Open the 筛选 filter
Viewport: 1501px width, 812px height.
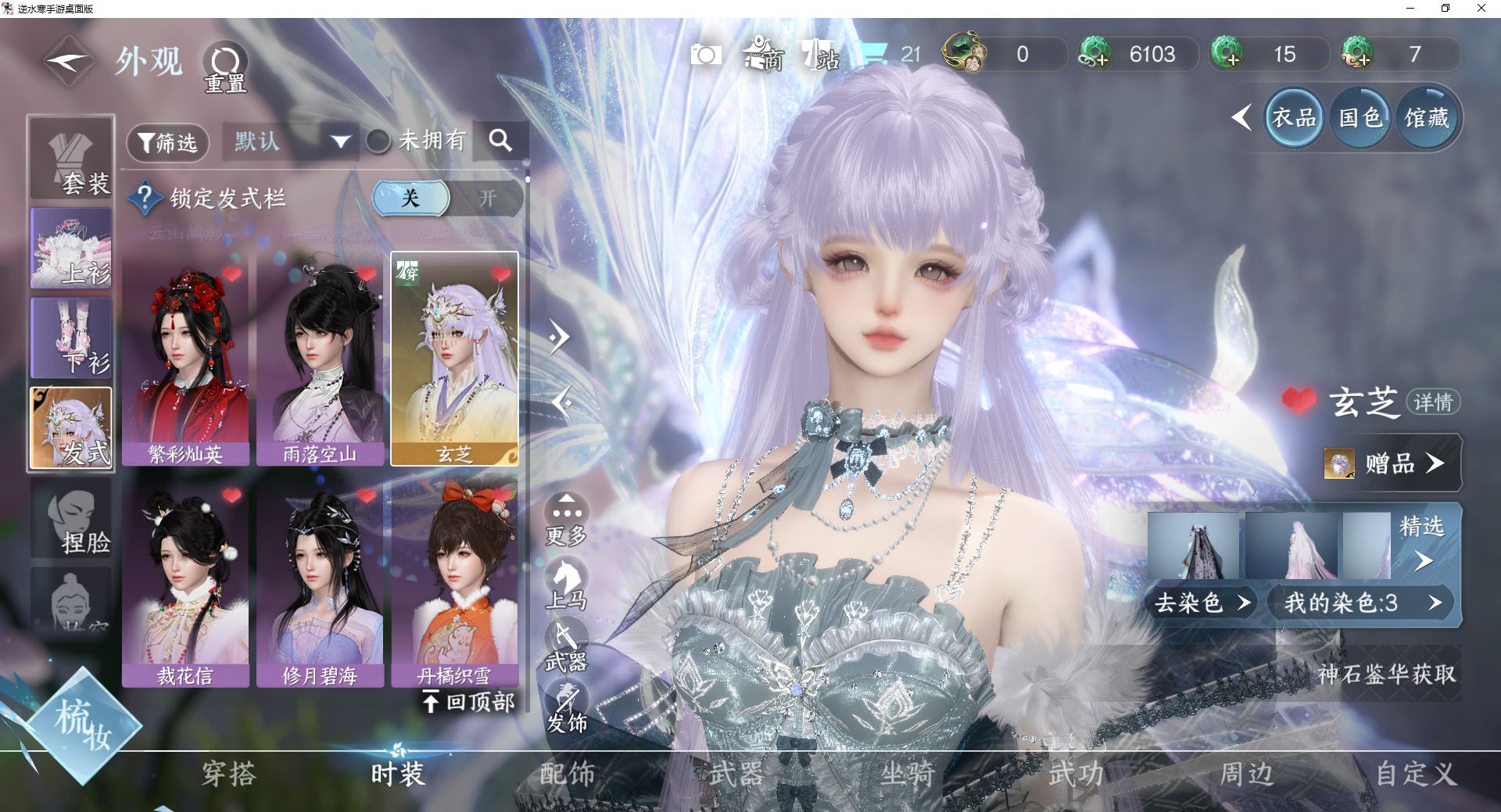point(167,142)
